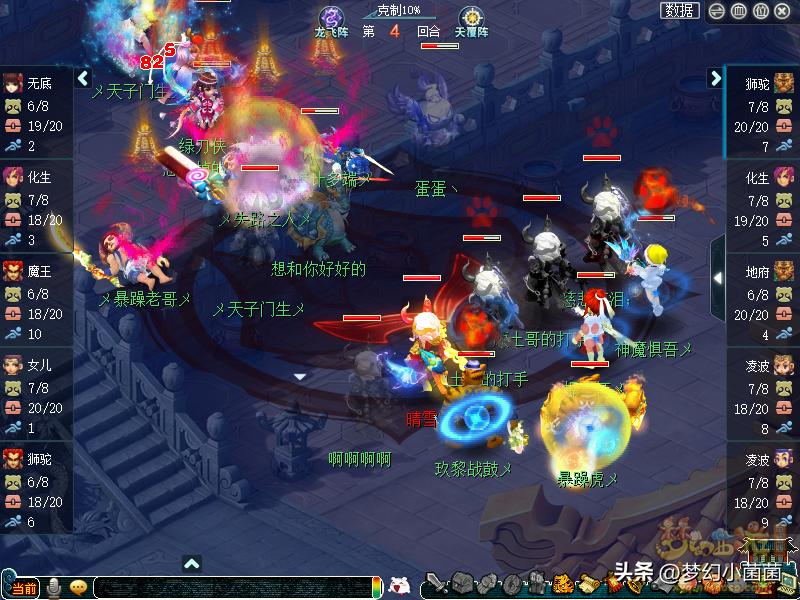800x600 pixels.
Task: Expand the chat box with the up arrow
Action: point(192,564)
